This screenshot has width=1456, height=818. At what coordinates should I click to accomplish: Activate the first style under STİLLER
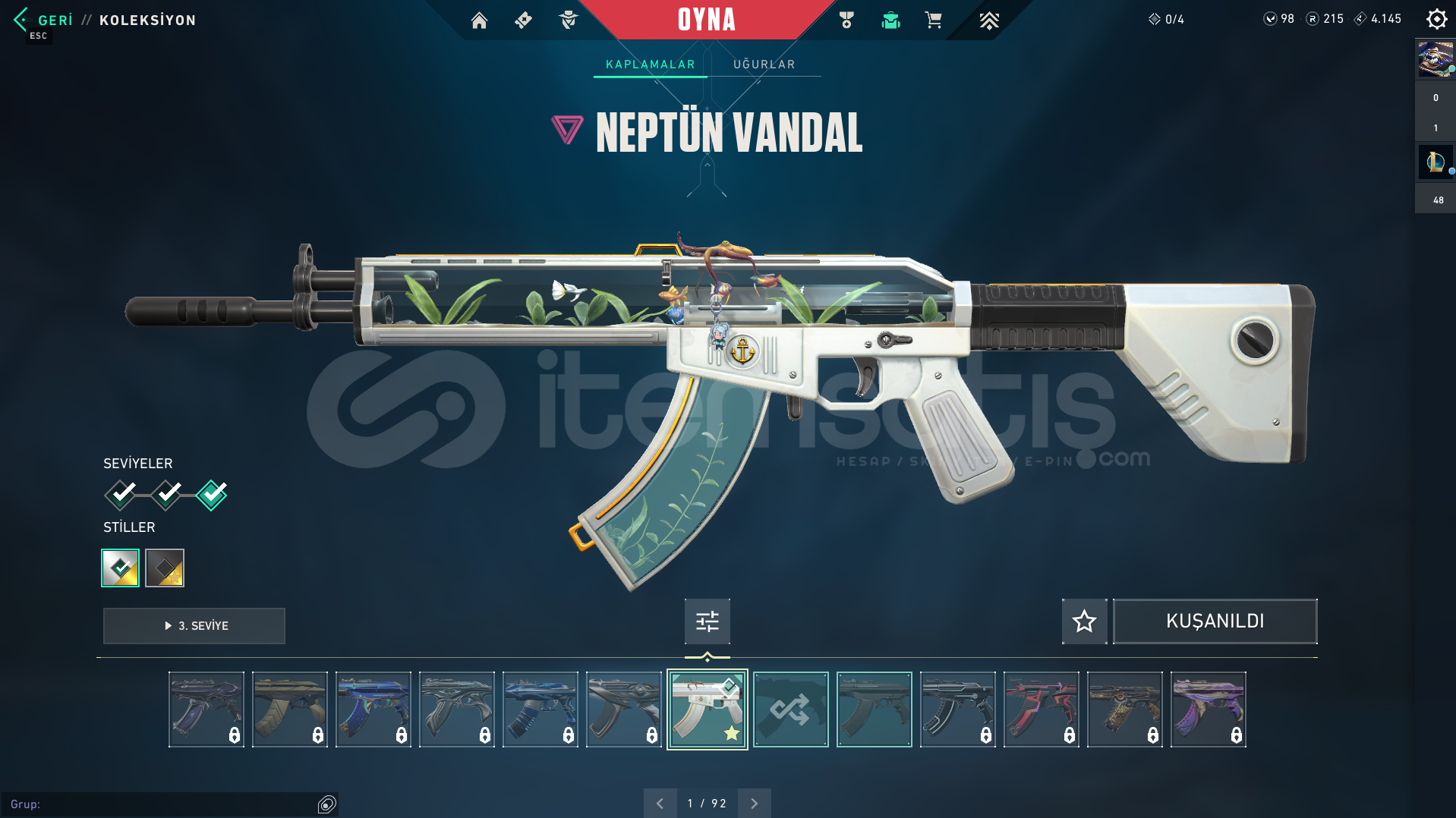pyautogui.click(x=119, y=568)
